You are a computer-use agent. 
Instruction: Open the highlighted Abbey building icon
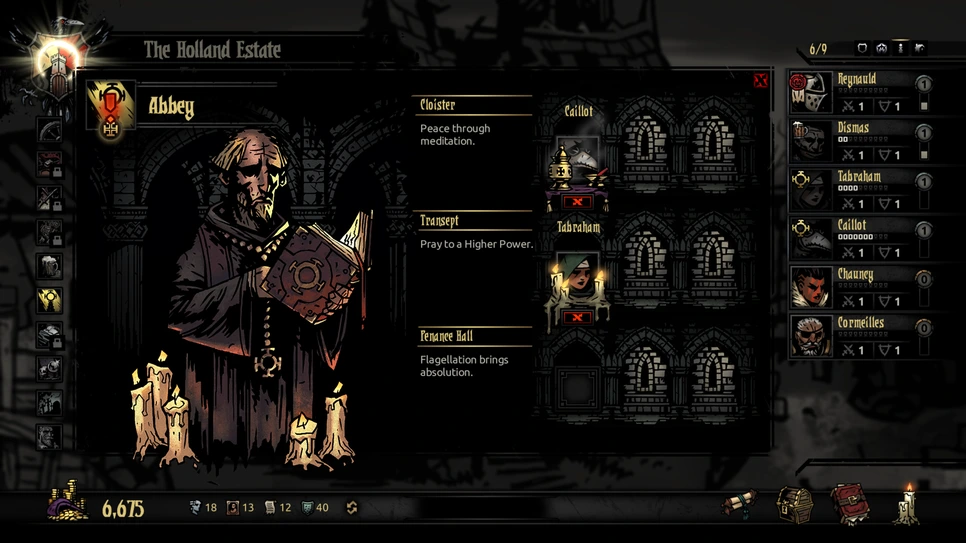[x=49, y=300]
